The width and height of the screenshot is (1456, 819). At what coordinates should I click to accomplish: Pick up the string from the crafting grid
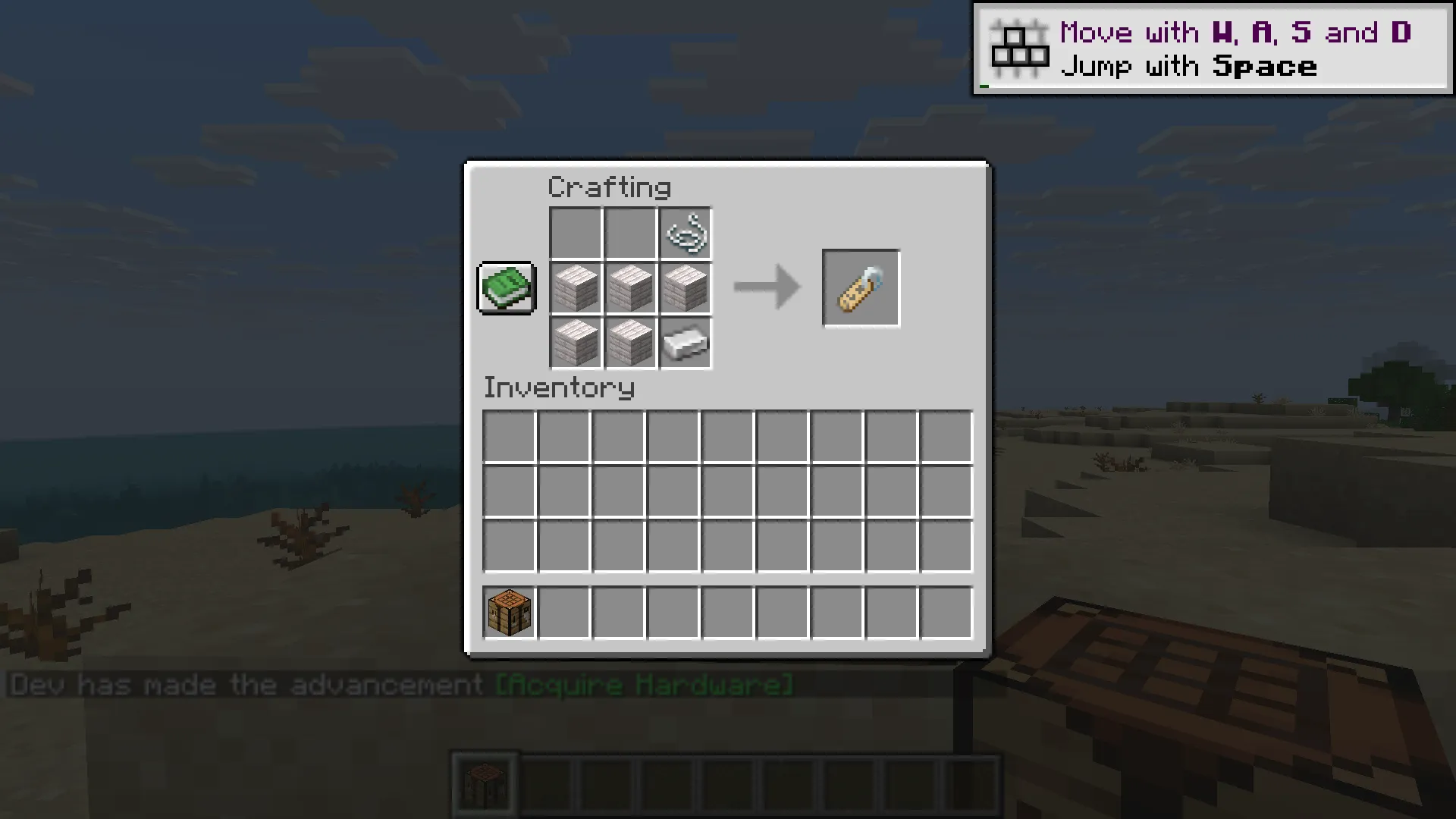pos(684,232)
